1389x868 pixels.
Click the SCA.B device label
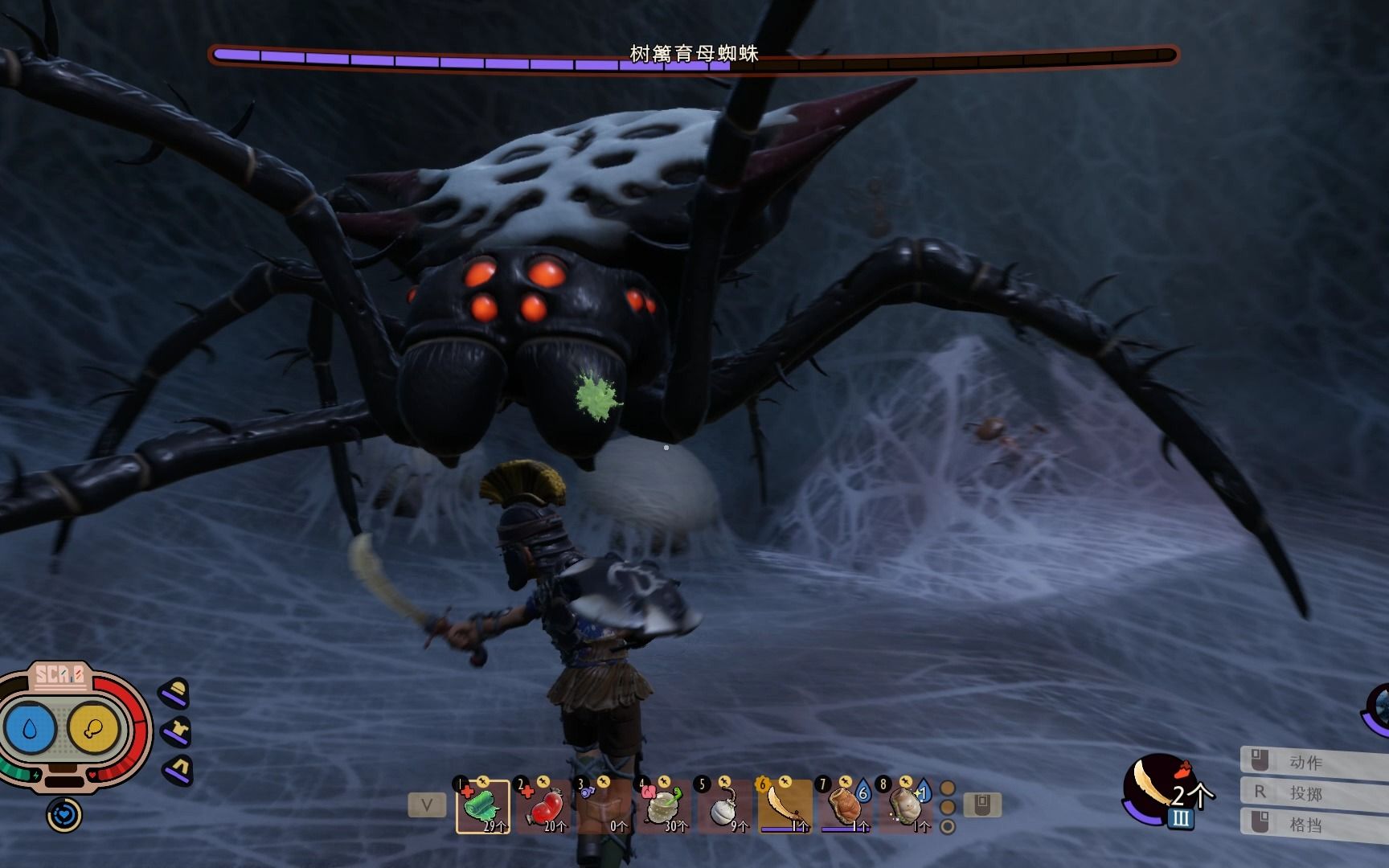point(59,675)
